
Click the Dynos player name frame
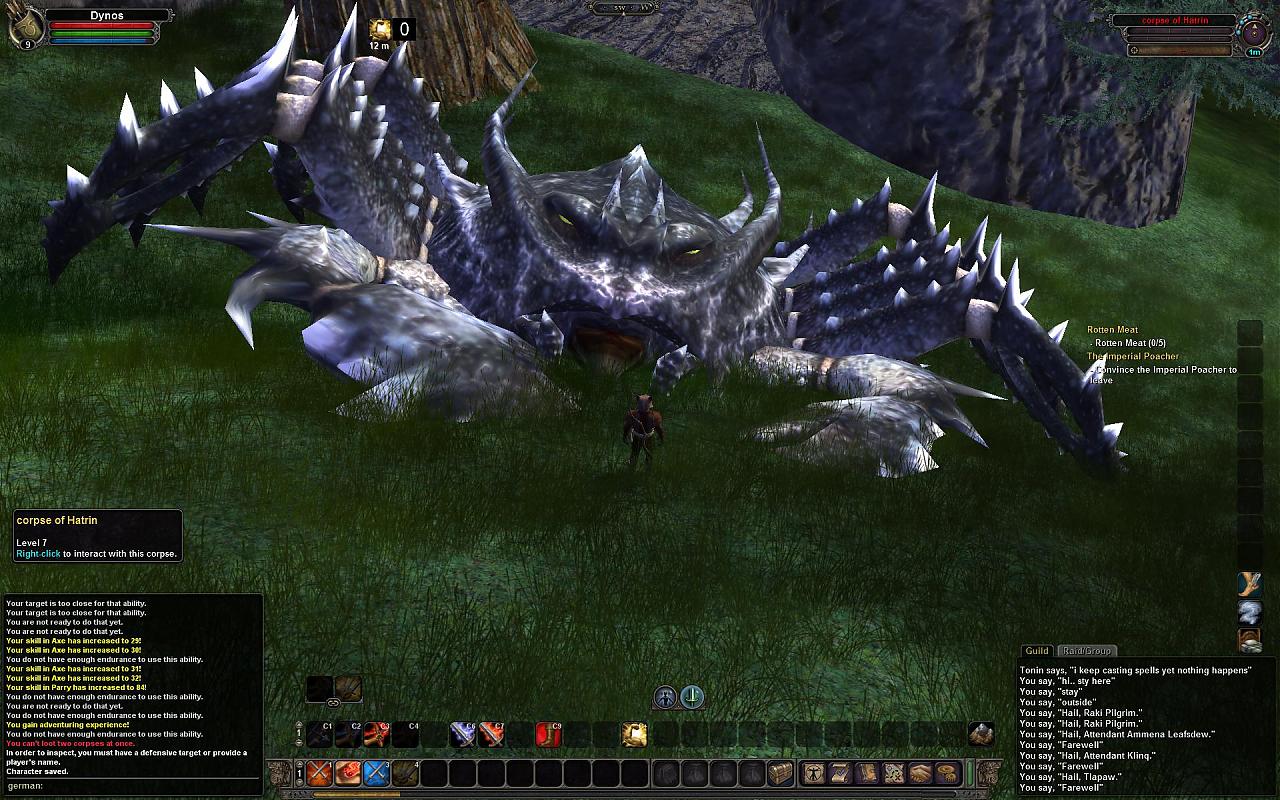click(x=106, y=16)
